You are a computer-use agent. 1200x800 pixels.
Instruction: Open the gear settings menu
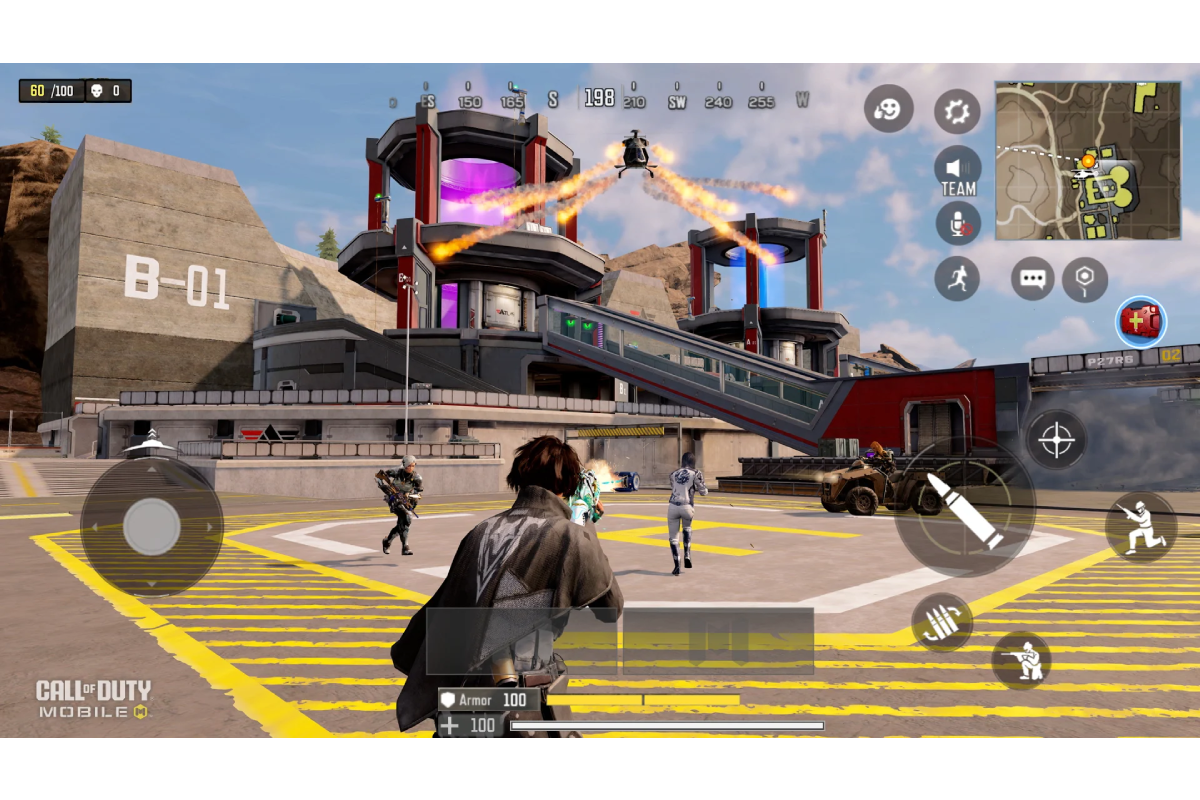(957, 111)
